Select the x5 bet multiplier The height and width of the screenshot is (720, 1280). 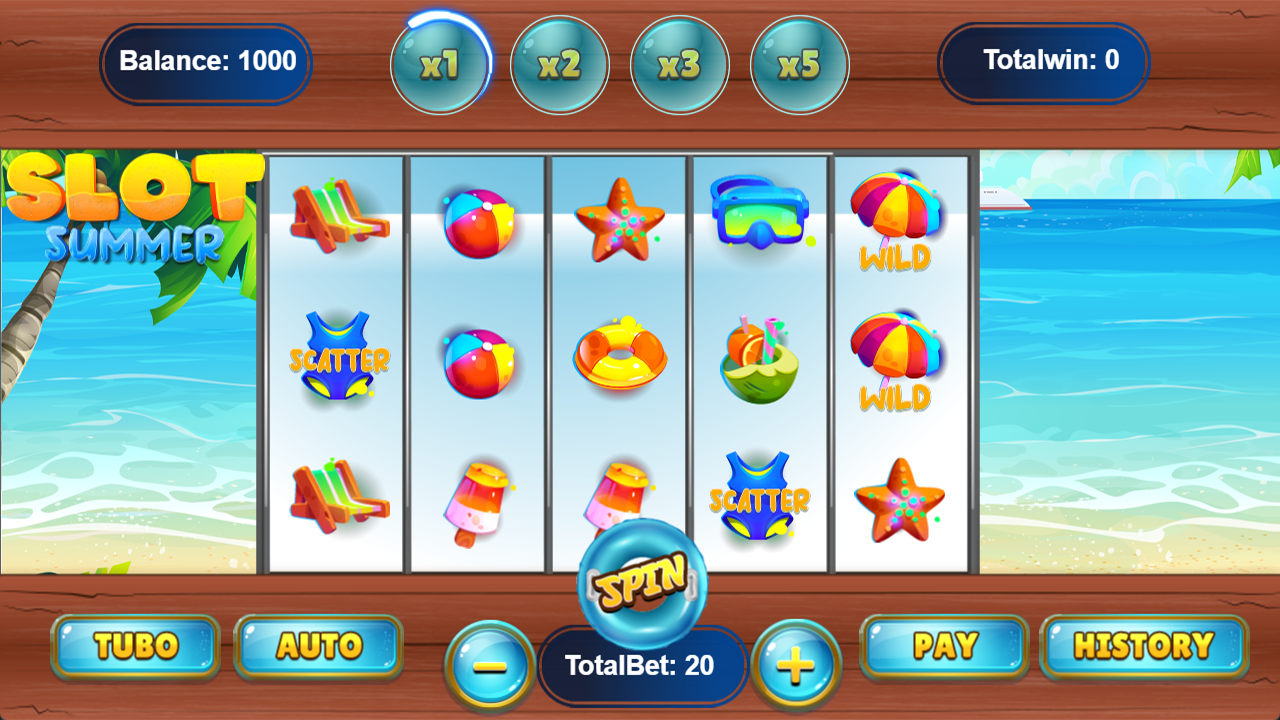800,64
